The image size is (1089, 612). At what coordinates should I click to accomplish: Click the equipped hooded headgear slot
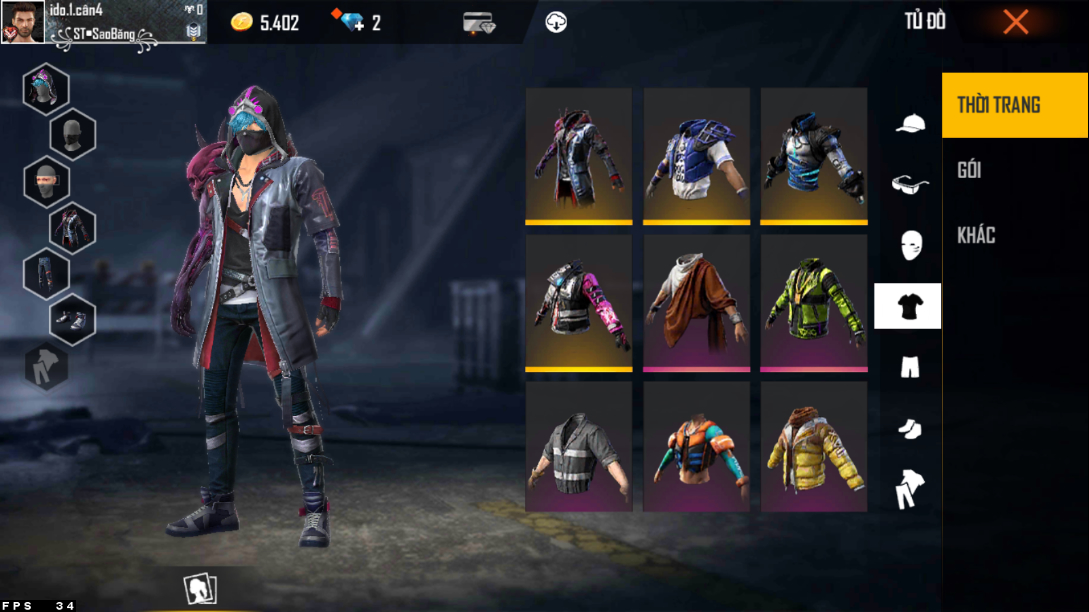46,89
